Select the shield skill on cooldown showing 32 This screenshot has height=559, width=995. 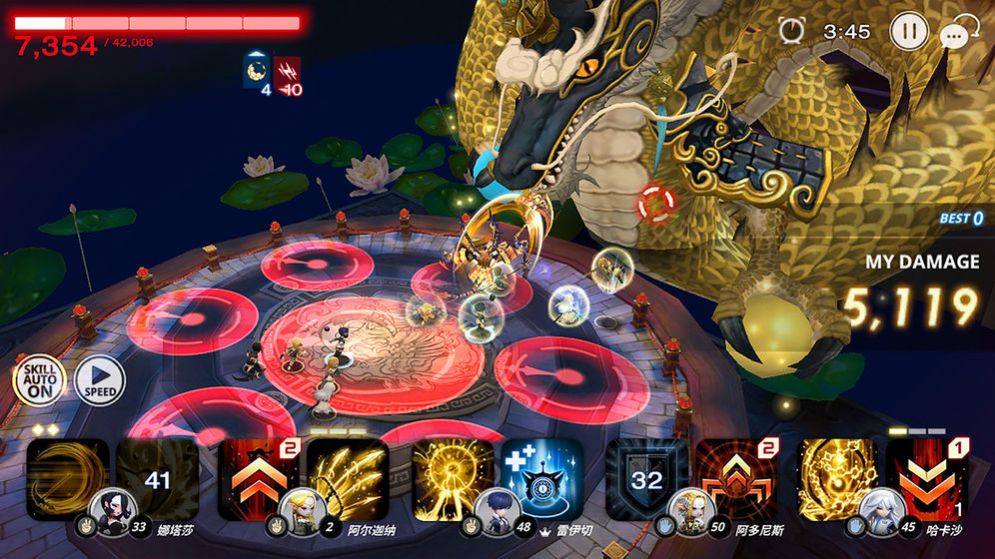coord(645,477)
